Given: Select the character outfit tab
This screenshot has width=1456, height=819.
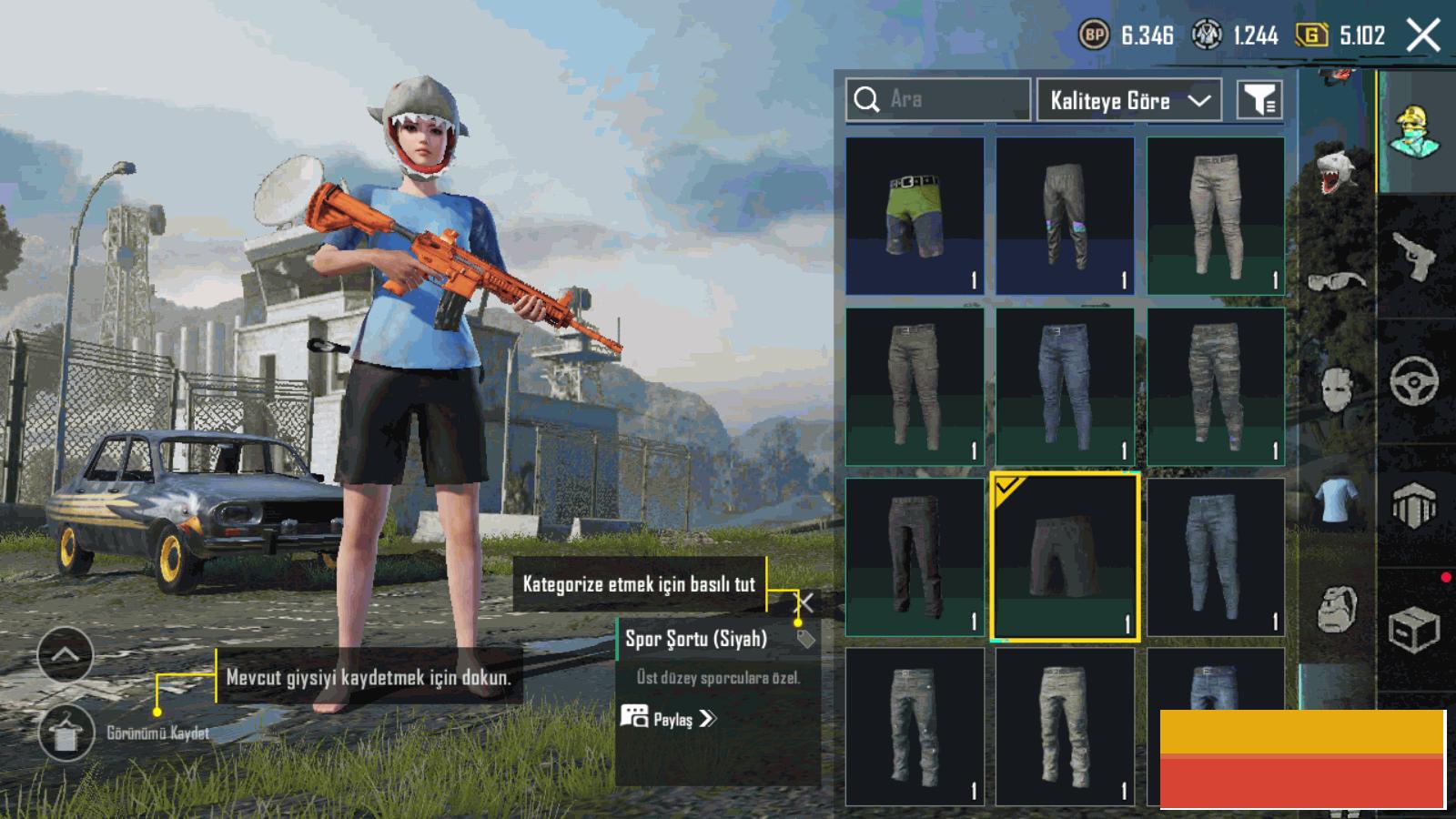Looking at the screenshot, I should [1415, 132].
